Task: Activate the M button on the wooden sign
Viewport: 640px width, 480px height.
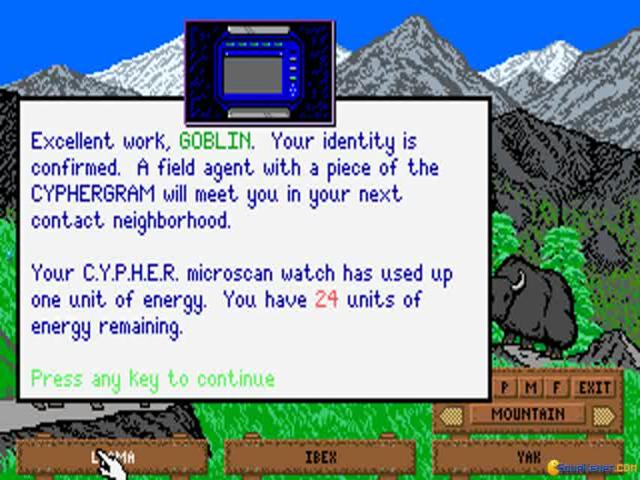Action: click(x=530, y=387)
